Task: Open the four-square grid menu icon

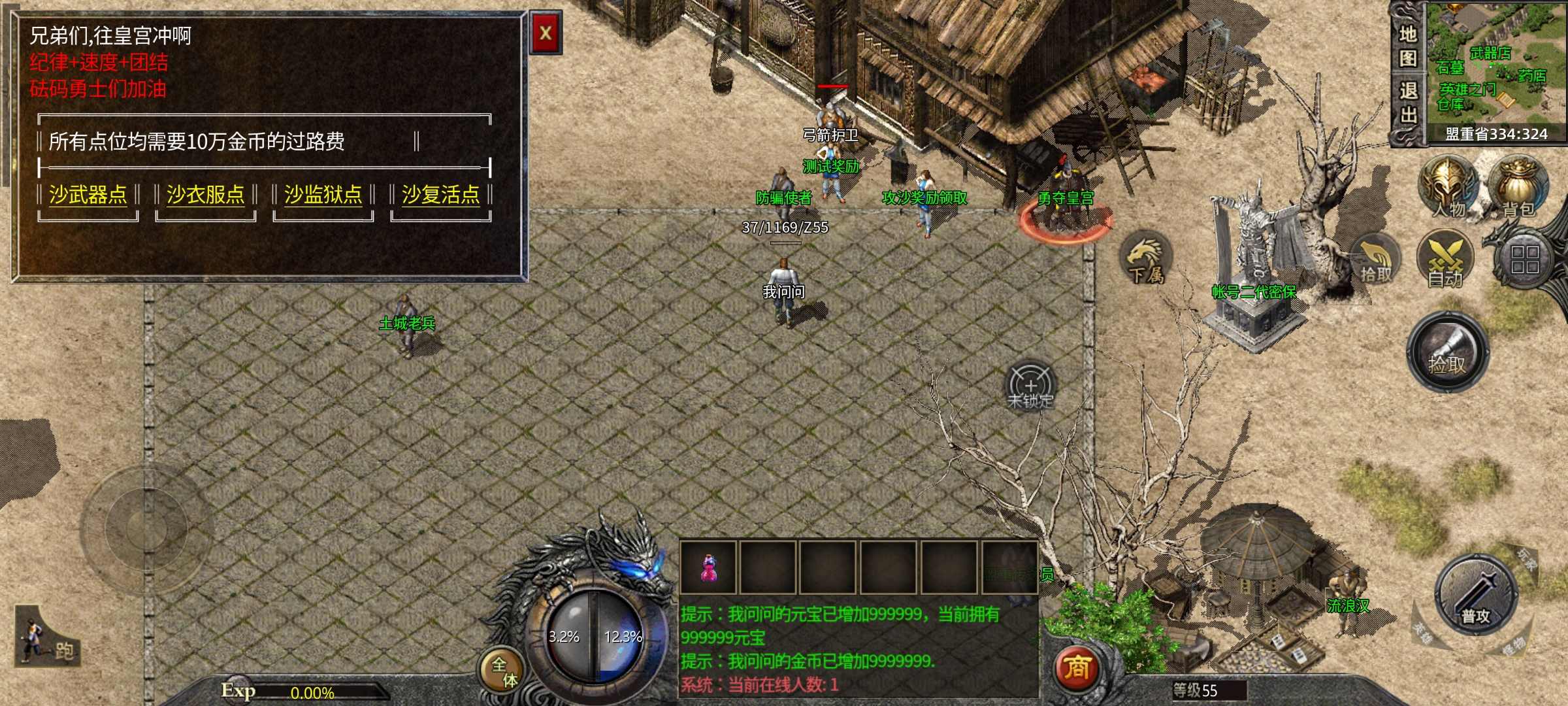Action: 1524,260
